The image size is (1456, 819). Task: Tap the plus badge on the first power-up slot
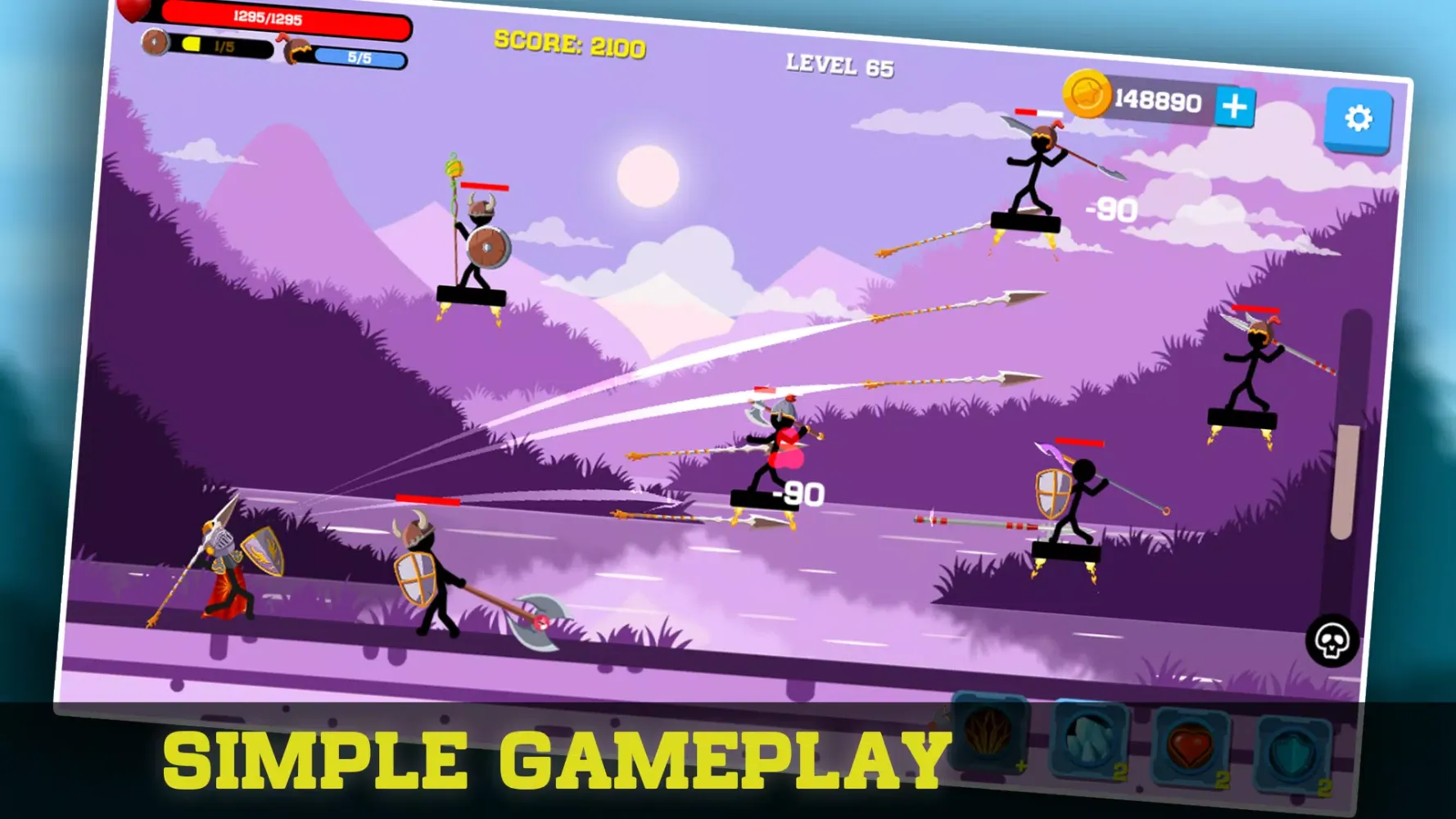point(1021,767)
